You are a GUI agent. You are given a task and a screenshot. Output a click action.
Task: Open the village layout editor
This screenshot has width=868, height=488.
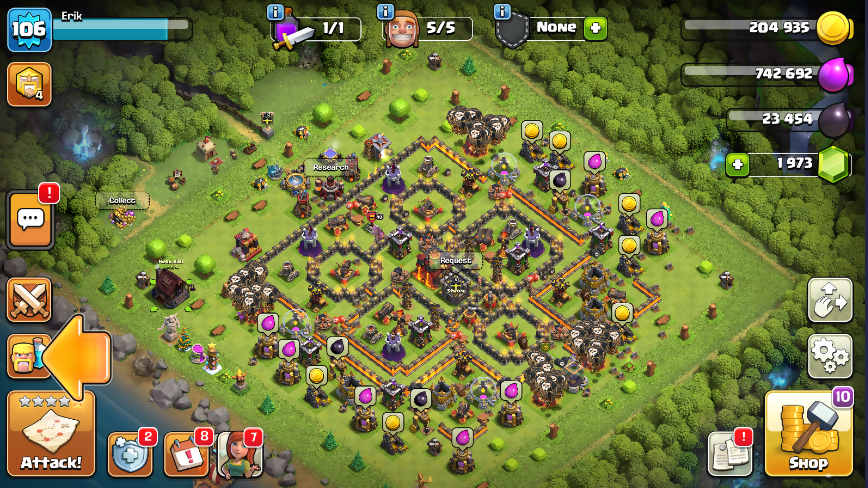(829, 300)
